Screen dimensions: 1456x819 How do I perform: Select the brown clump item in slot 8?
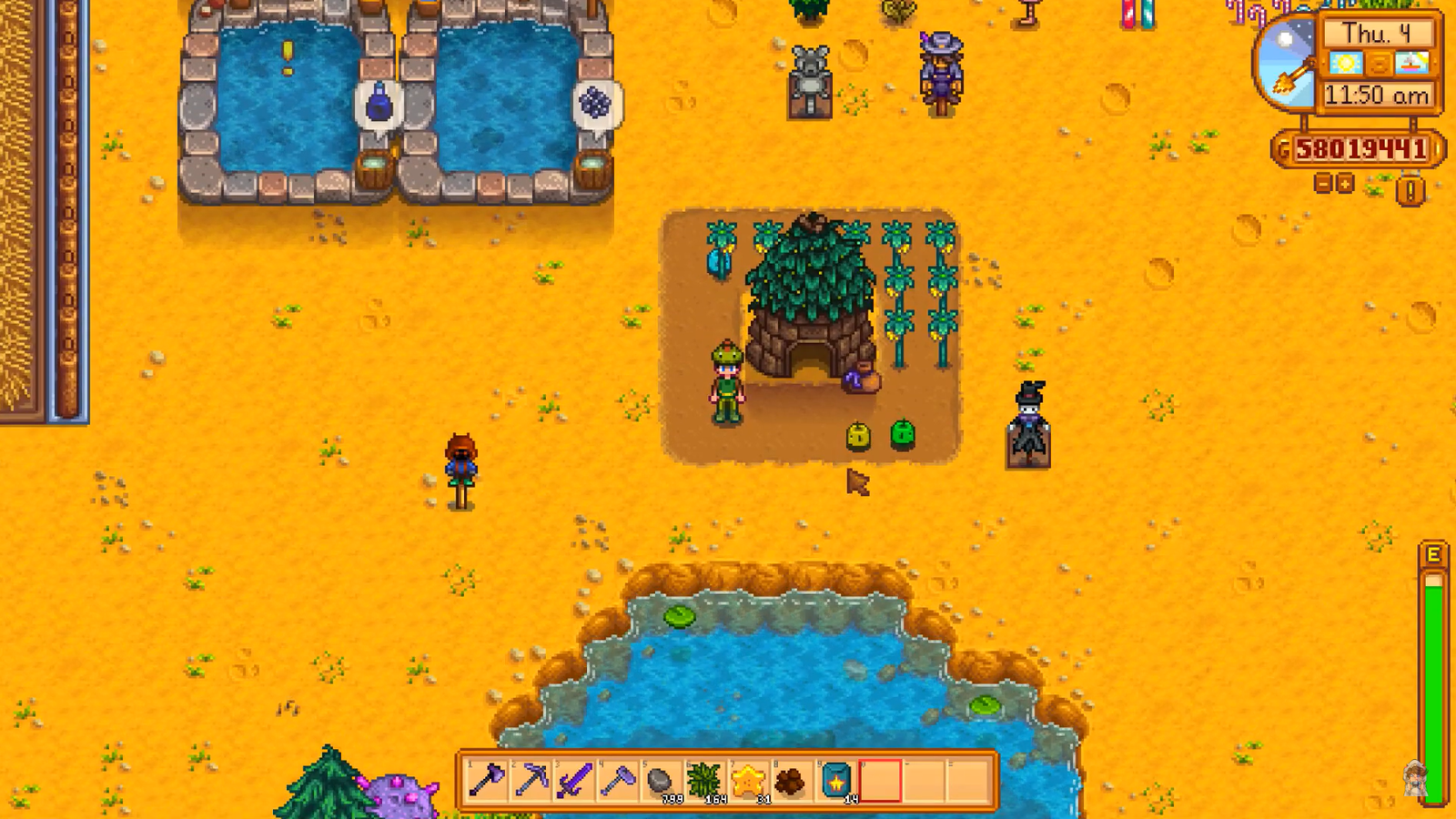[791, 779]
